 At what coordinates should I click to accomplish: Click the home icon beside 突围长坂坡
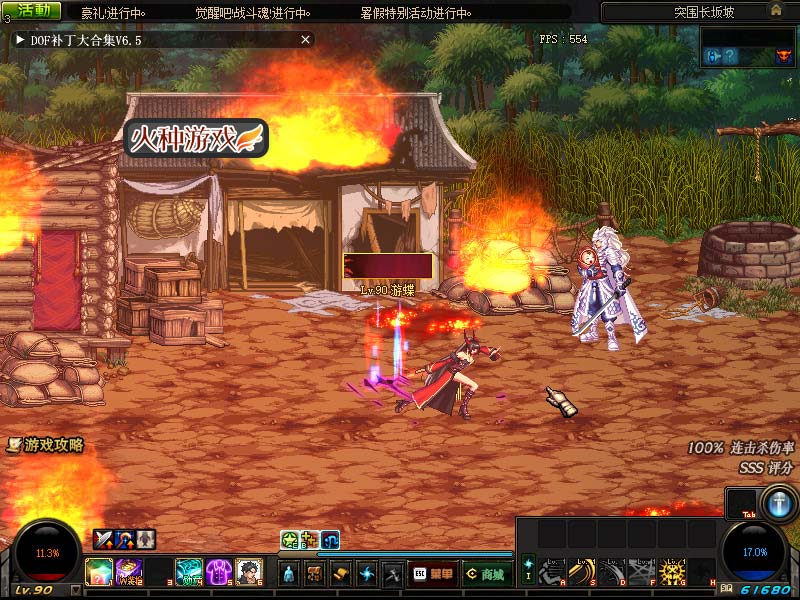tap(776, 10)
